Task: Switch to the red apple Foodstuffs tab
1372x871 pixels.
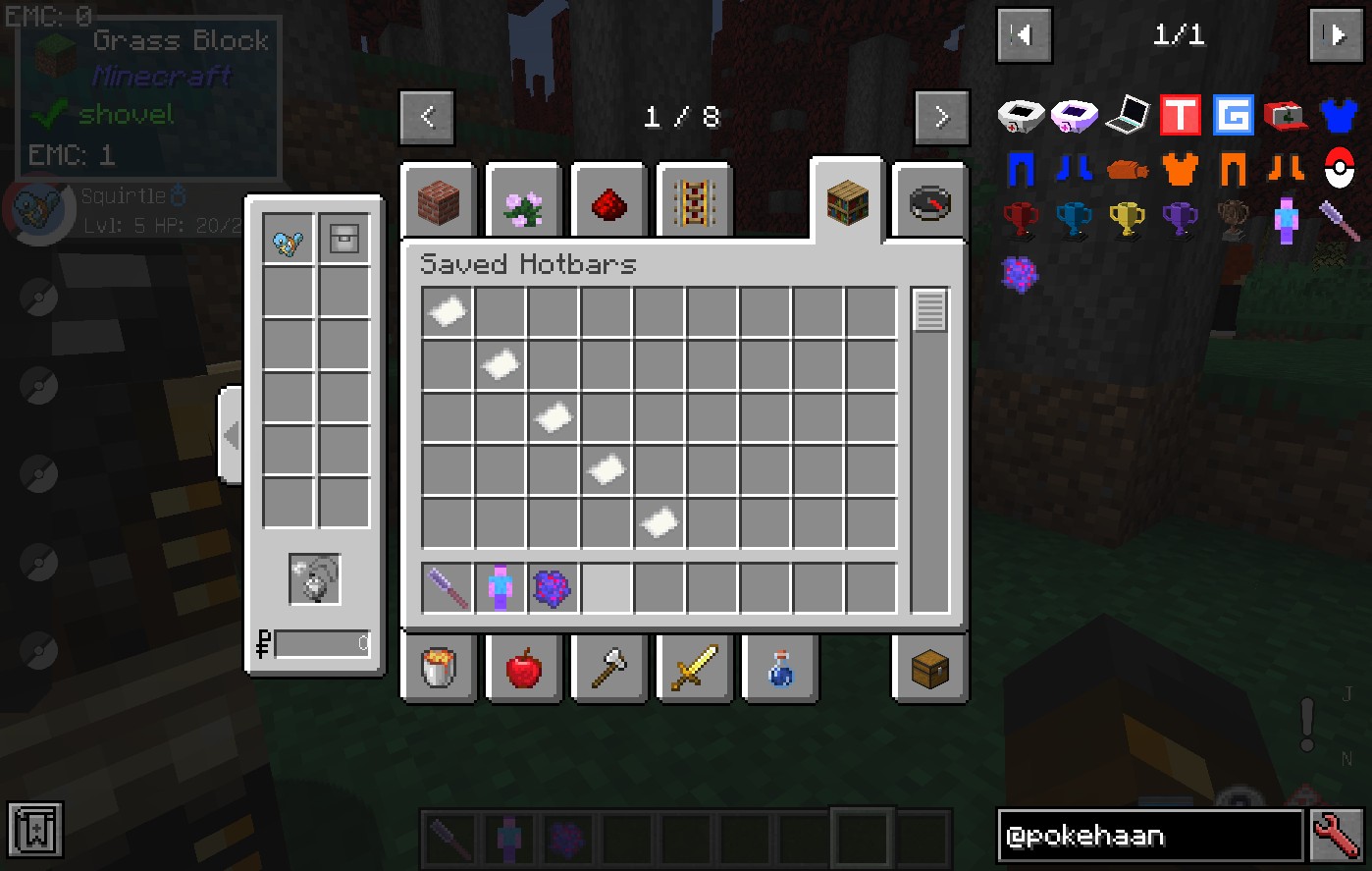Action: (524, 669)
